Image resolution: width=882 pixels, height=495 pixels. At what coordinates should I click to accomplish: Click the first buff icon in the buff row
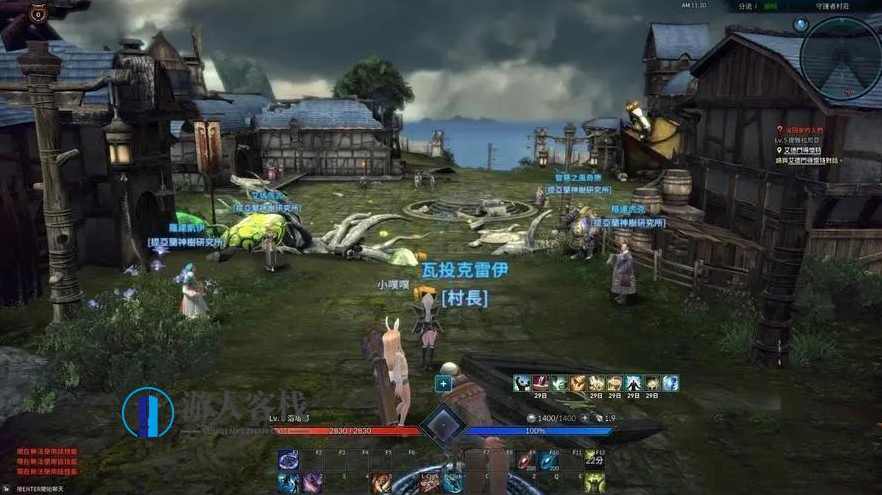[522, 383]
